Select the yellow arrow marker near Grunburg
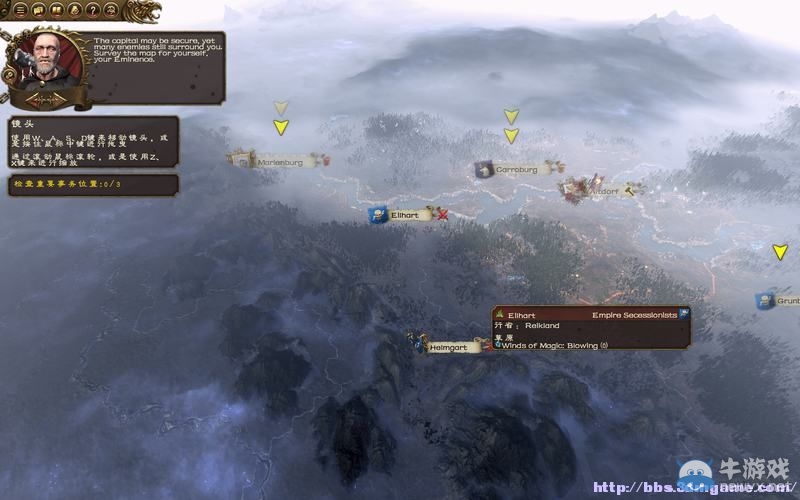The image size is (800, 500). tap(780, 253)
